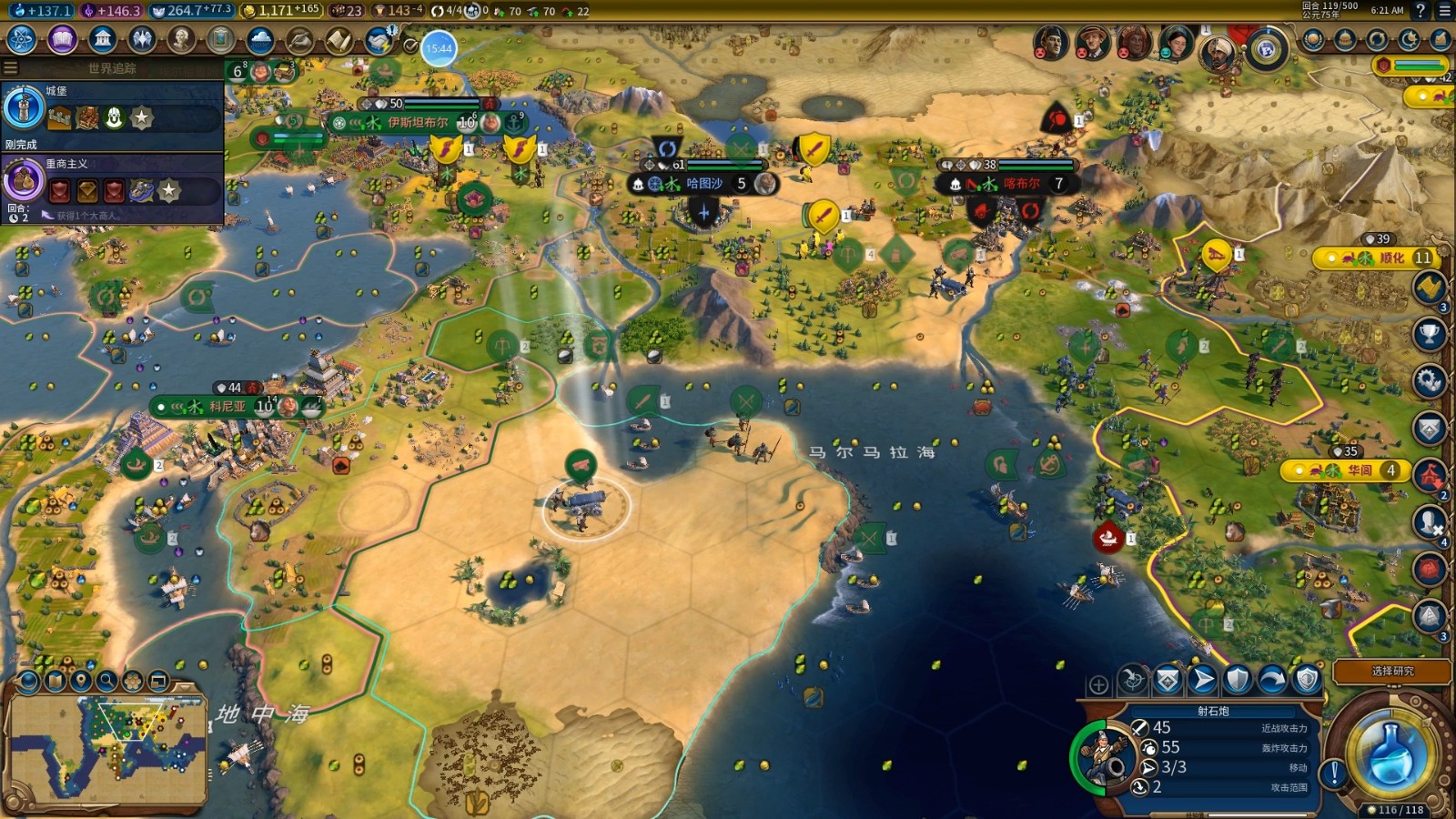Open the 伊斯坦布尔 city banner
Viewport: 1456px width, 819px height.
click(419, 122)
